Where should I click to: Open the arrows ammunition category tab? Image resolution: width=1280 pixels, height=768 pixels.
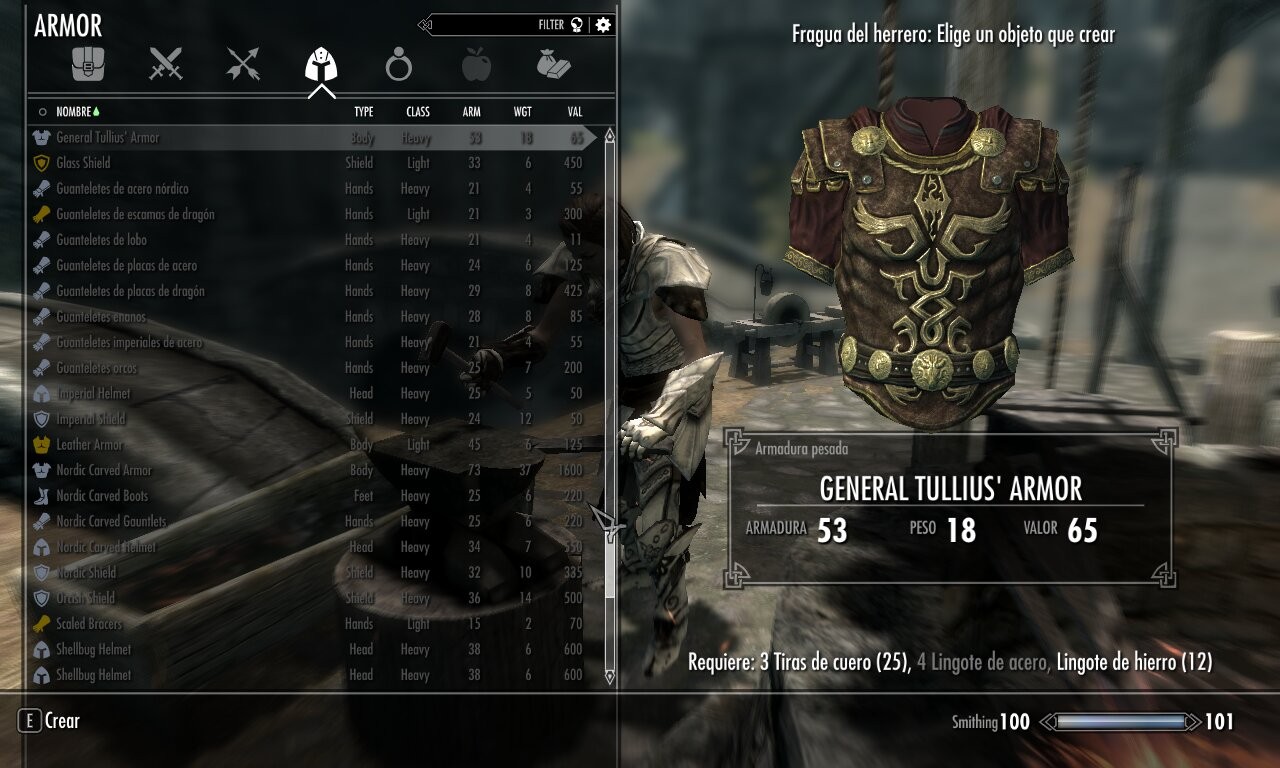[243, 65]
